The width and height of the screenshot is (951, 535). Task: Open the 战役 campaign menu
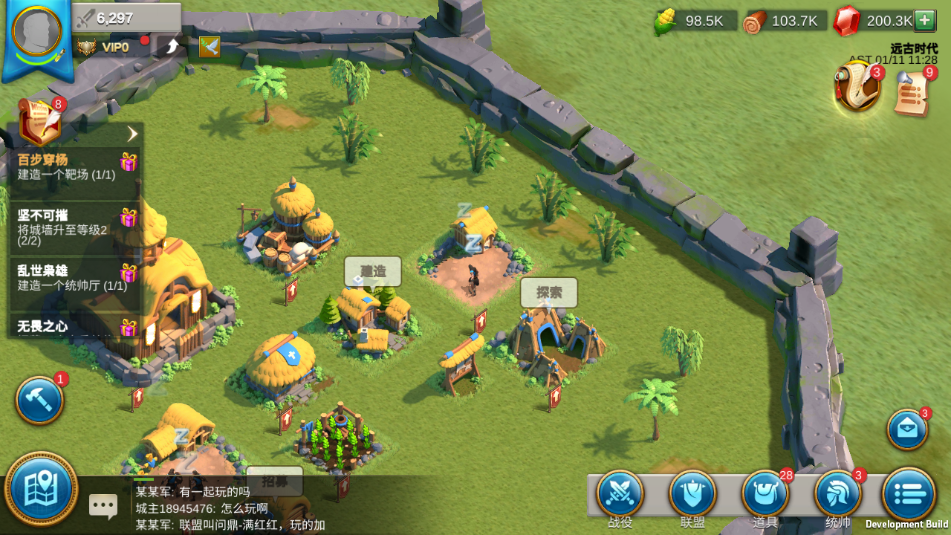point(620,494)
